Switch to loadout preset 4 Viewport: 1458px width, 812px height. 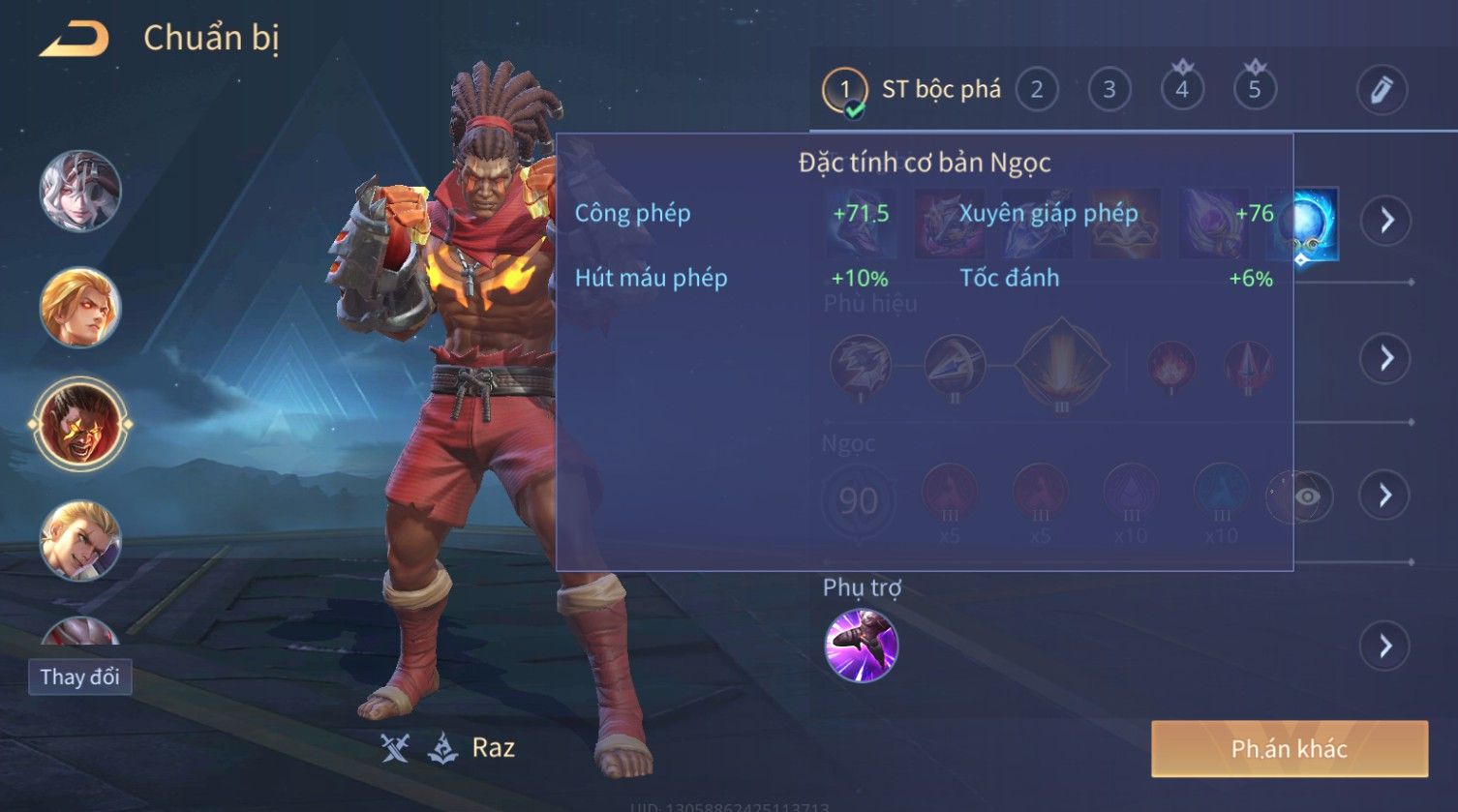(1182, 90)
